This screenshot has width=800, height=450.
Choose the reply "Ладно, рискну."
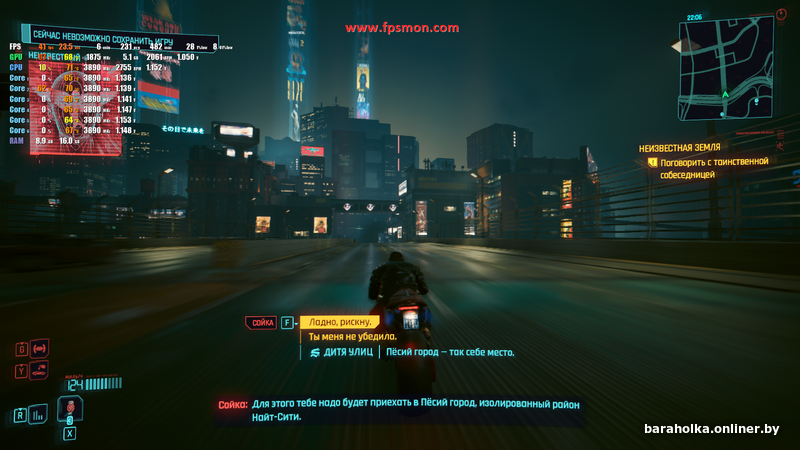coord(341,322)
